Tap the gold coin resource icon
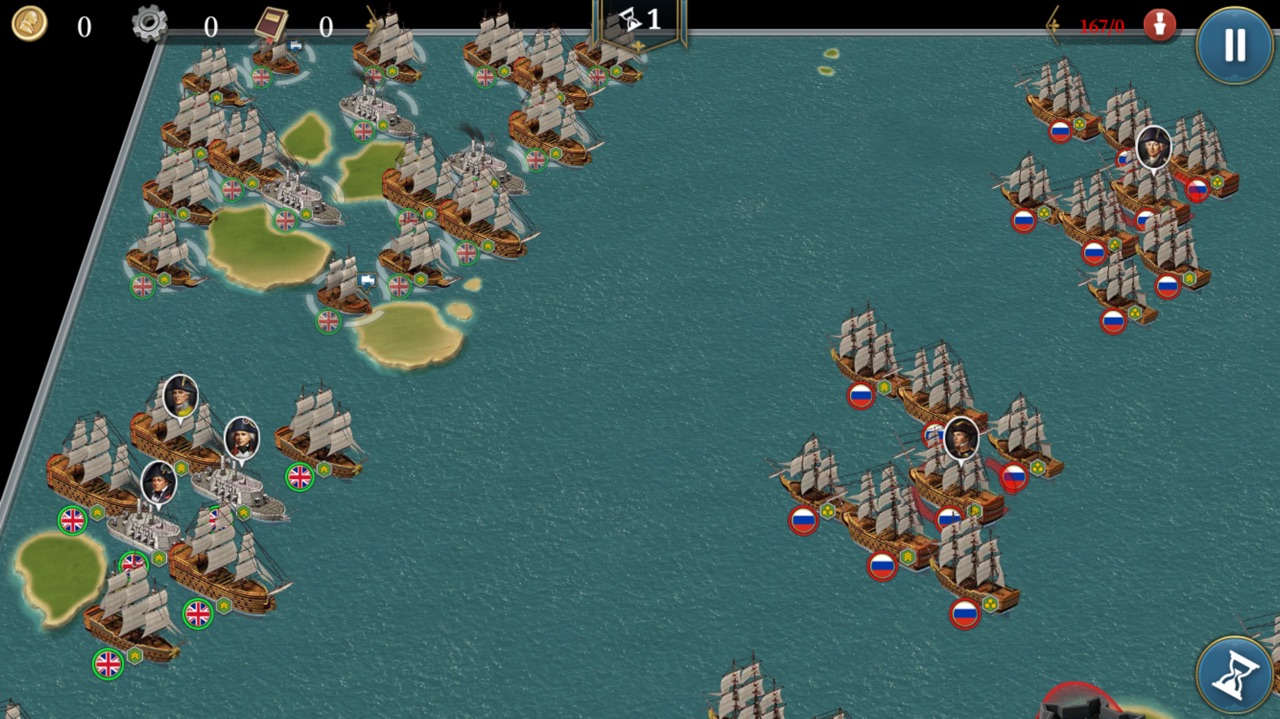Viewport: 1280px width, 719px height. (x=29, y=24)
